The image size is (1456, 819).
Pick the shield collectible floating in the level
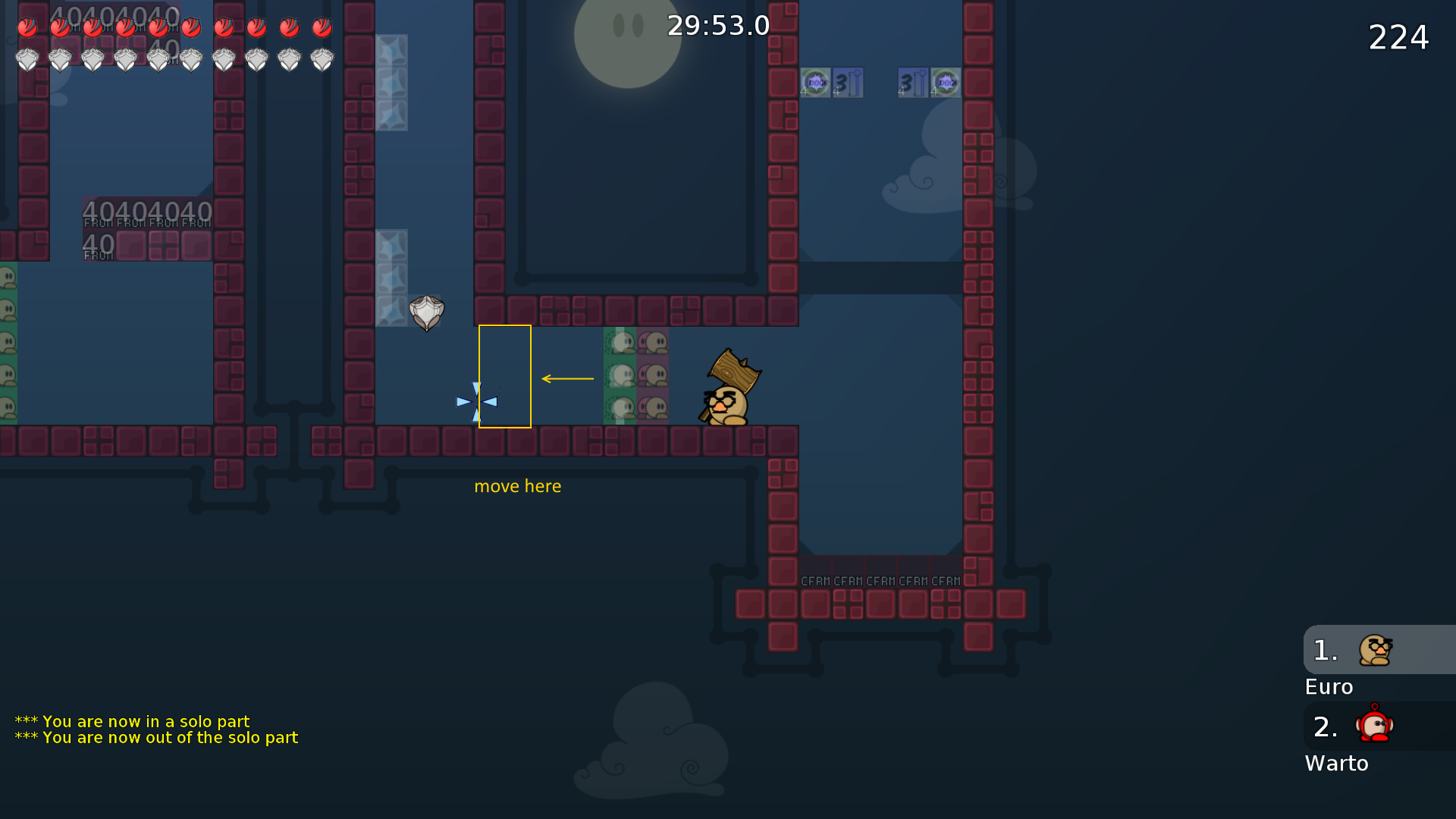pyautogui.click(x=426, y=312)
